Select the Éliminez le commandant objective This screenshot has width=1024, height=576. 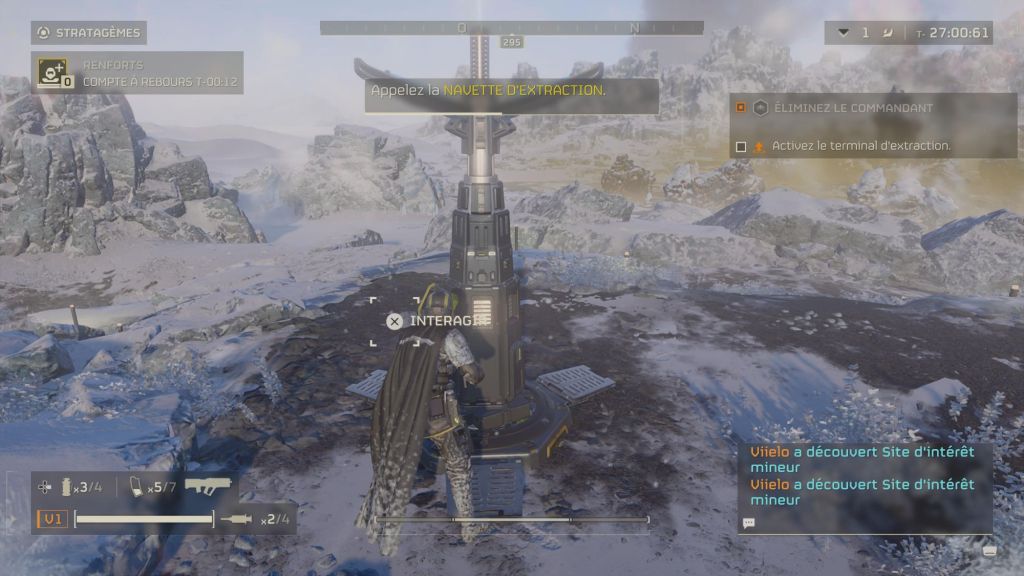tap(852, 108)
